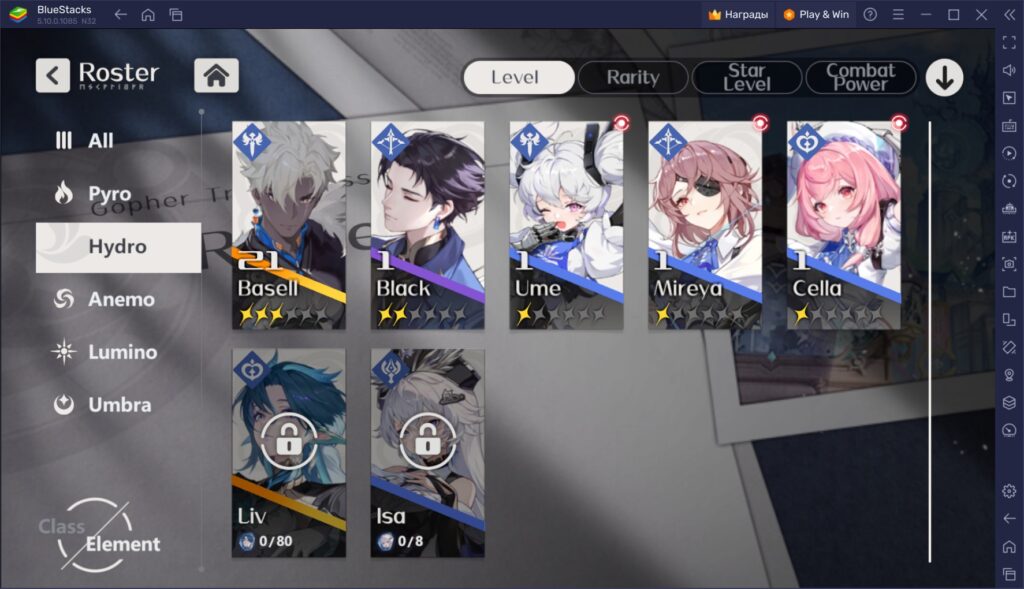Sort roster by Combat Power

[860, 77]
